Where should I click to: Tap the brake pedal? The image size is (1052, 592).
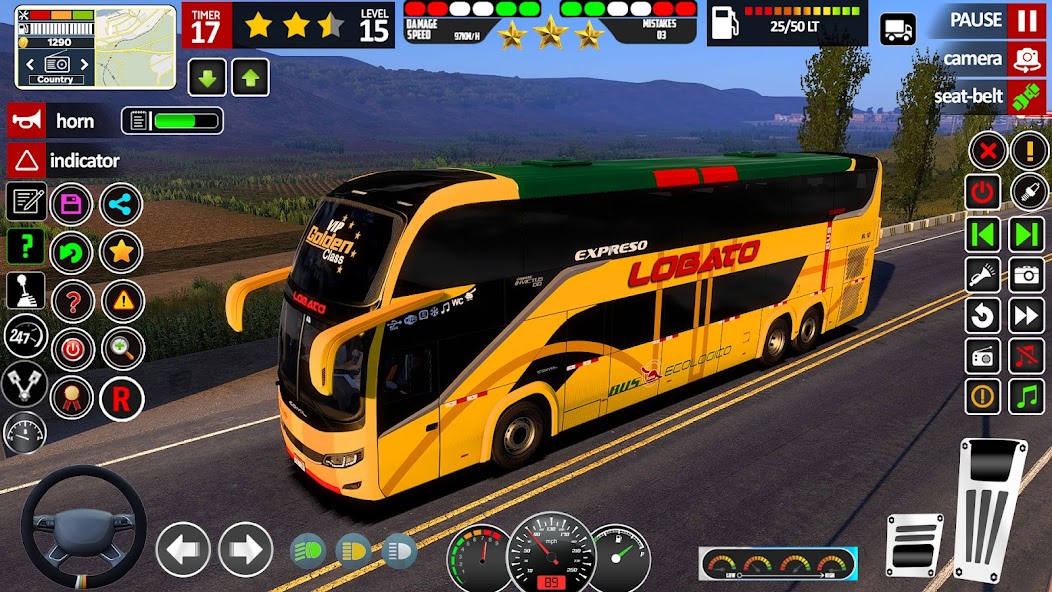pos(914,546)
